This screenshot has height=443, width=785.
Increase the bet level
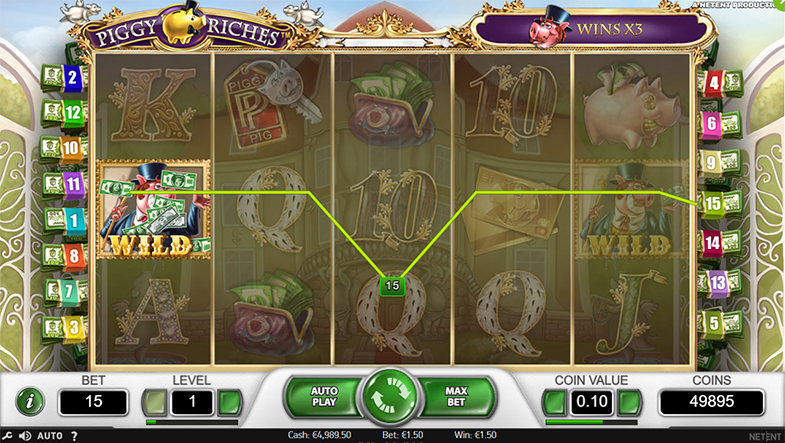pos(230,402)
